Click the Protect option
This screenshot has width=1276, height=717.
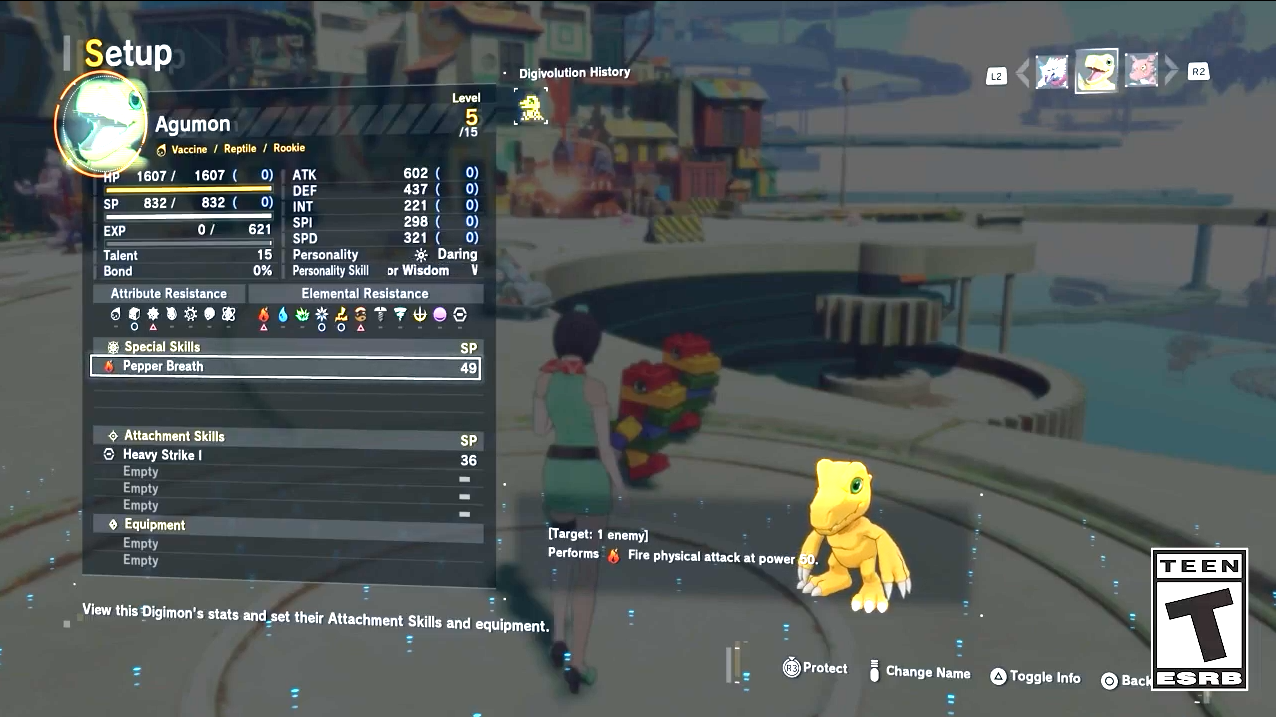(815, 668)
